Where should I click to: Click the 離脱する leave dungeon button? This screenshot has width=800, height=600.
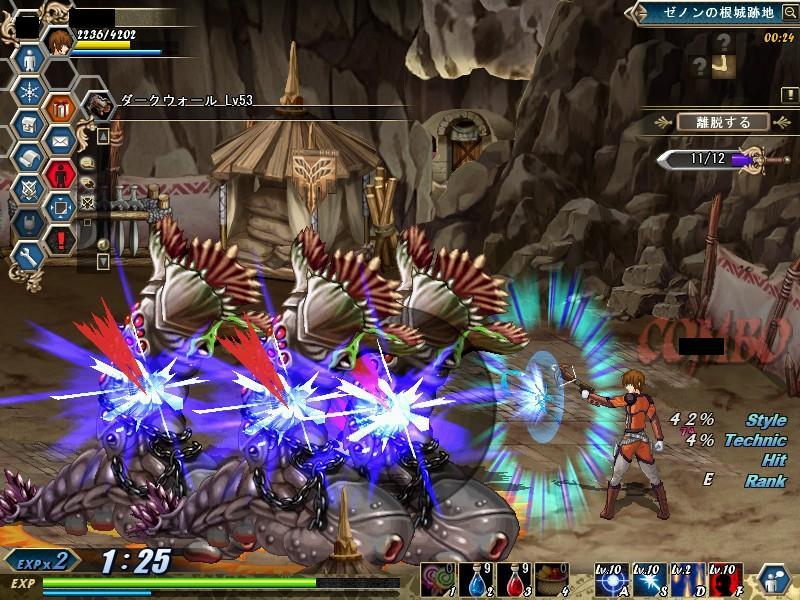point(722,122)
